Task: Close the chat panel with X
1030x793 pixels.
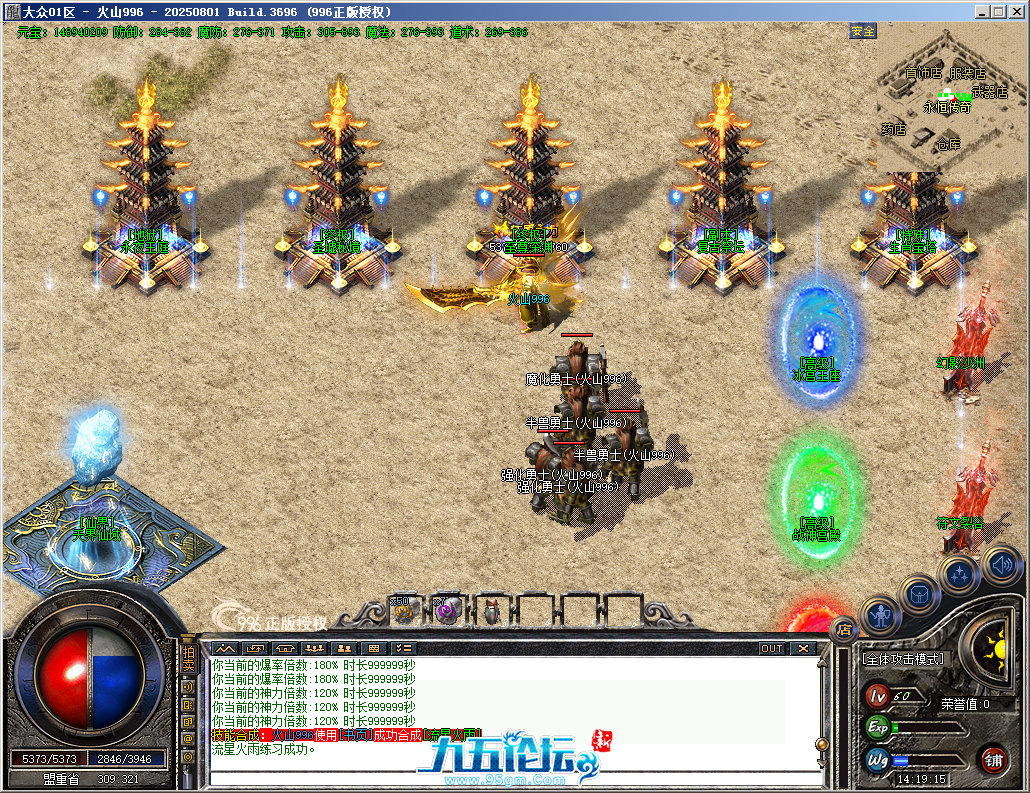Action: (802, 648)
